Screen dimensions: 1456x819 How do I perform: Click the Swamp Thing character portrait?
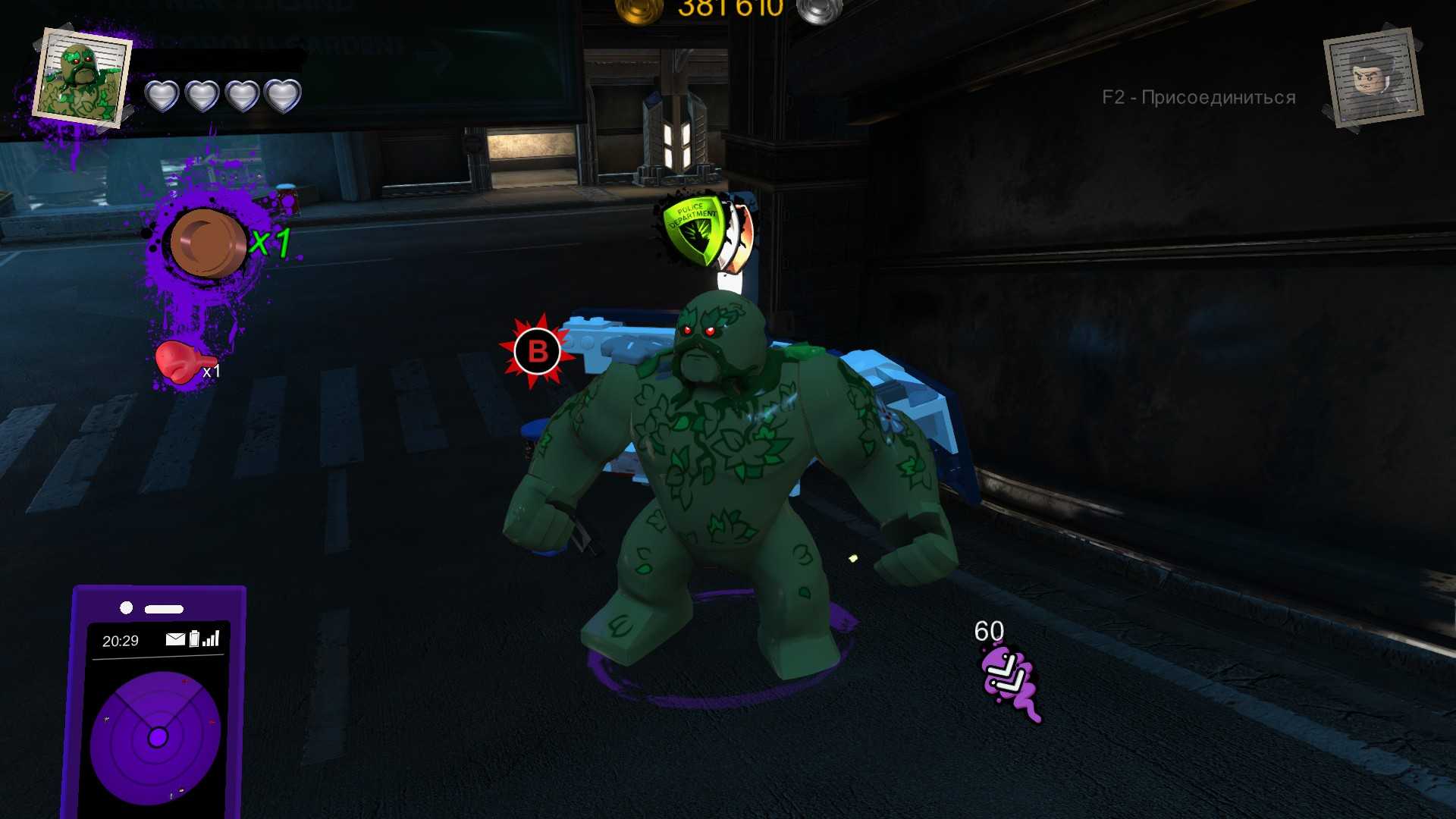pyautogui.click(x=82, y=80)
